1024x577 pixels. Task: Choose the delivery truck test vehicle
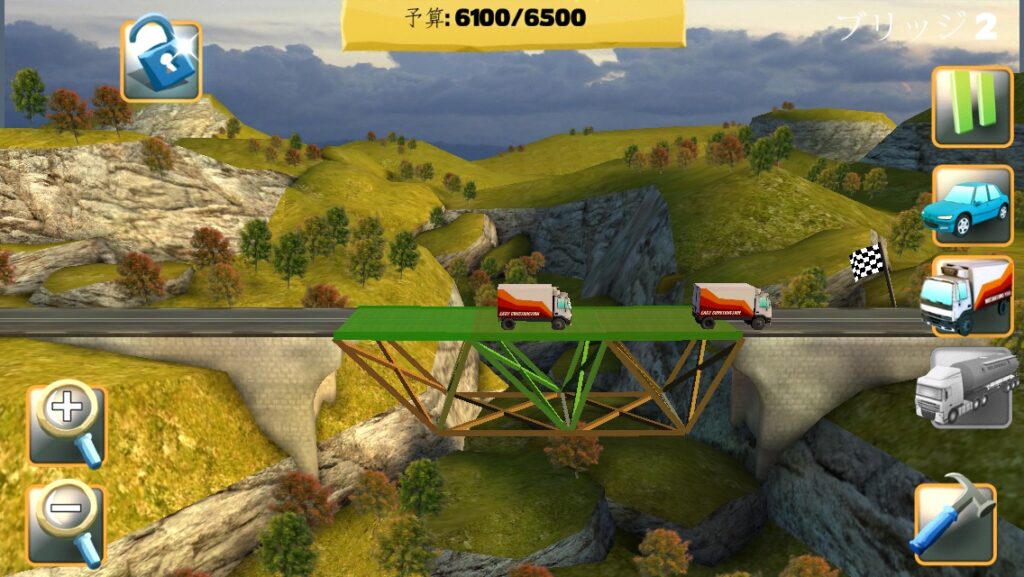[x=965, y=296]
